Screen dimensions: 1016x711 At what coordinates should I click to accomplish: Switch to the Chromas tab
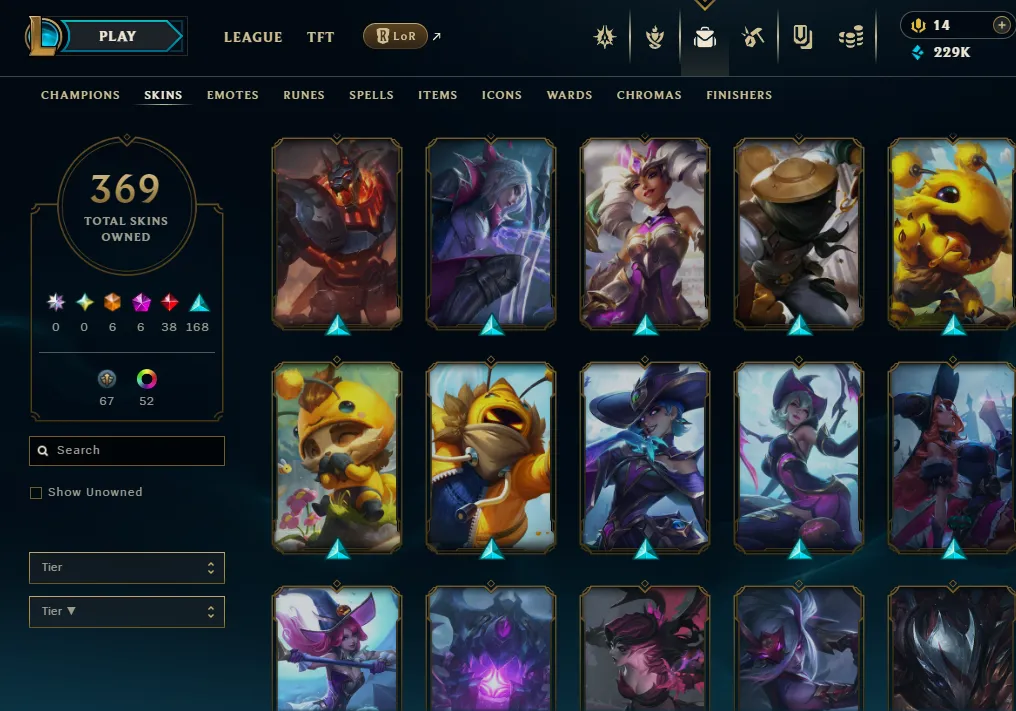coord(649,95)
